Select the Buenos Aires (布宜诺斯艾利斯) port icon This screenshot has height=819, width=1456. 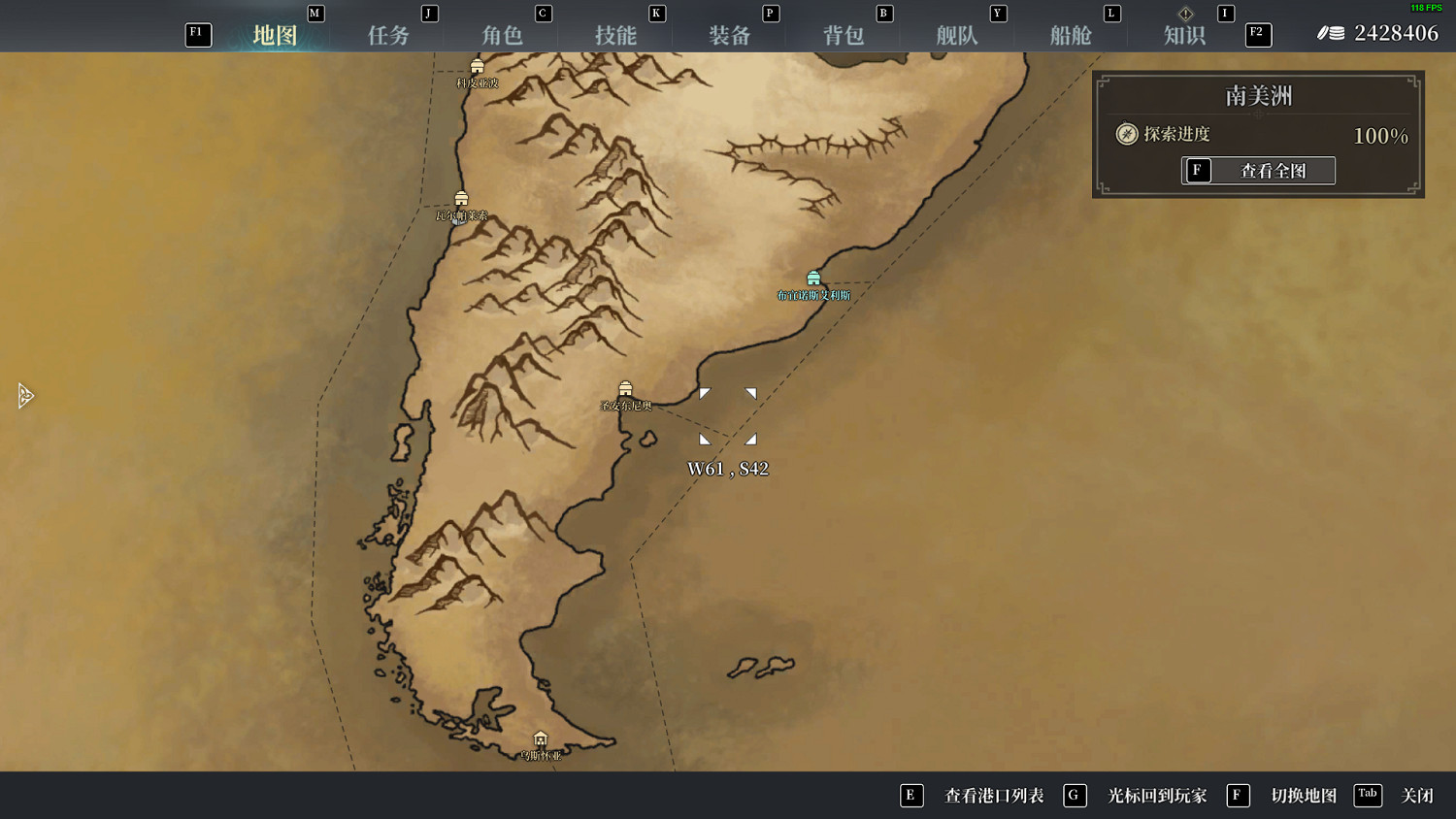813,277
